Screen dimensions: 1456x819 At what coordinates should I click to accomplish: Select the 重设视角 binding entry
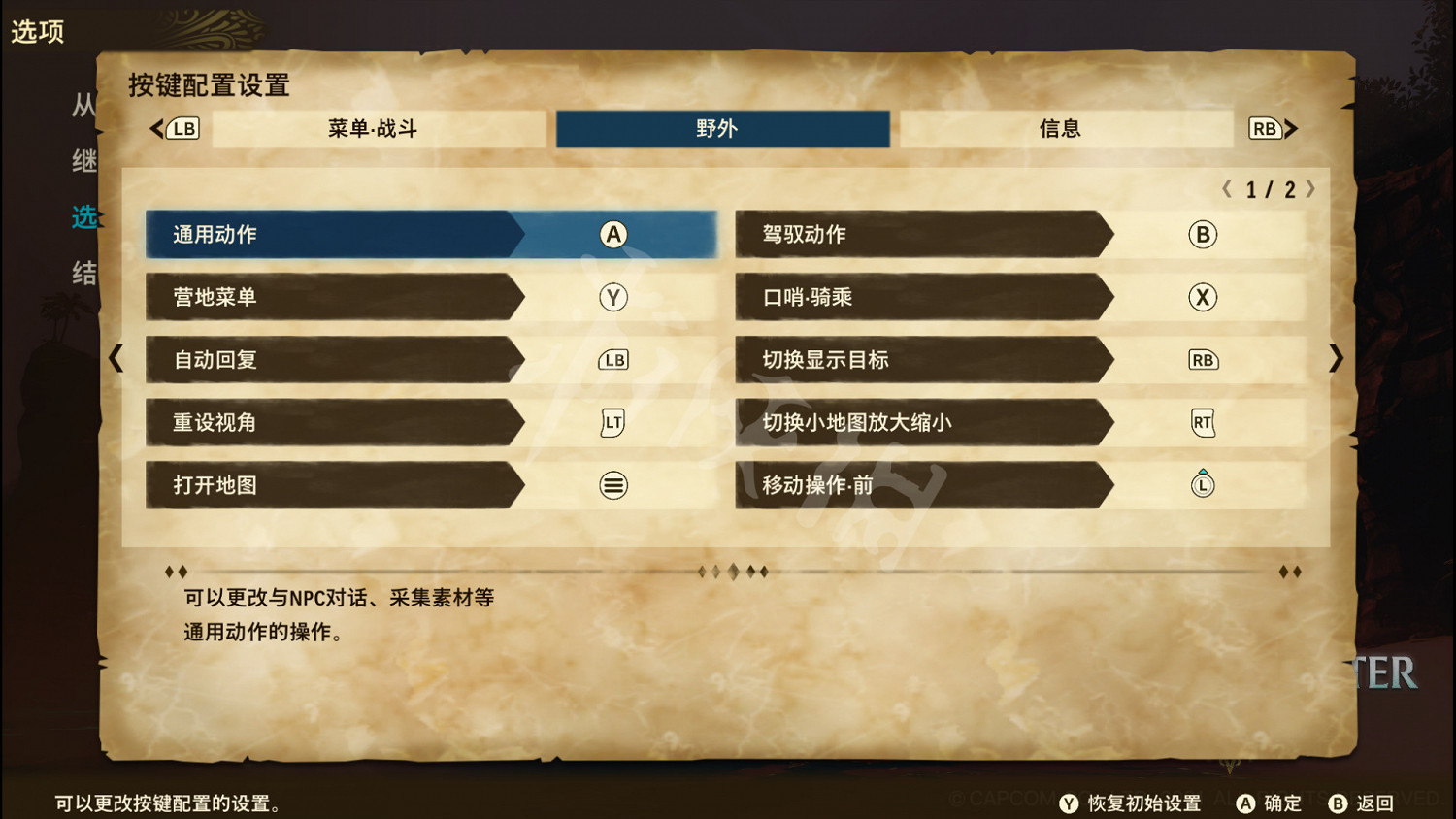335,422
